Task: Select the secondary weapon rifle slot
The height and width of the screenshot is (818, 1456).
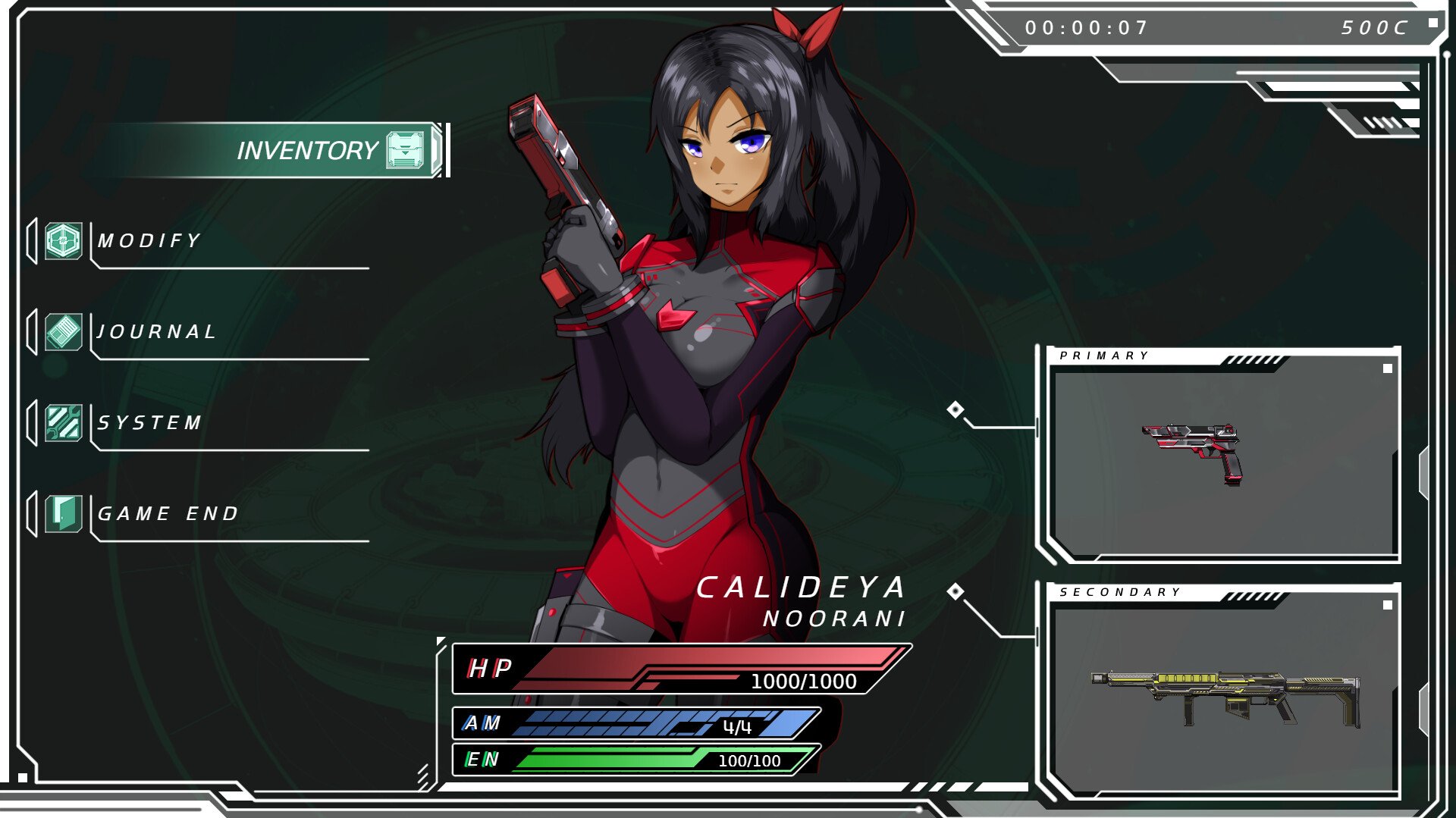Action: pyautogui.click(x=1222, y=694)
